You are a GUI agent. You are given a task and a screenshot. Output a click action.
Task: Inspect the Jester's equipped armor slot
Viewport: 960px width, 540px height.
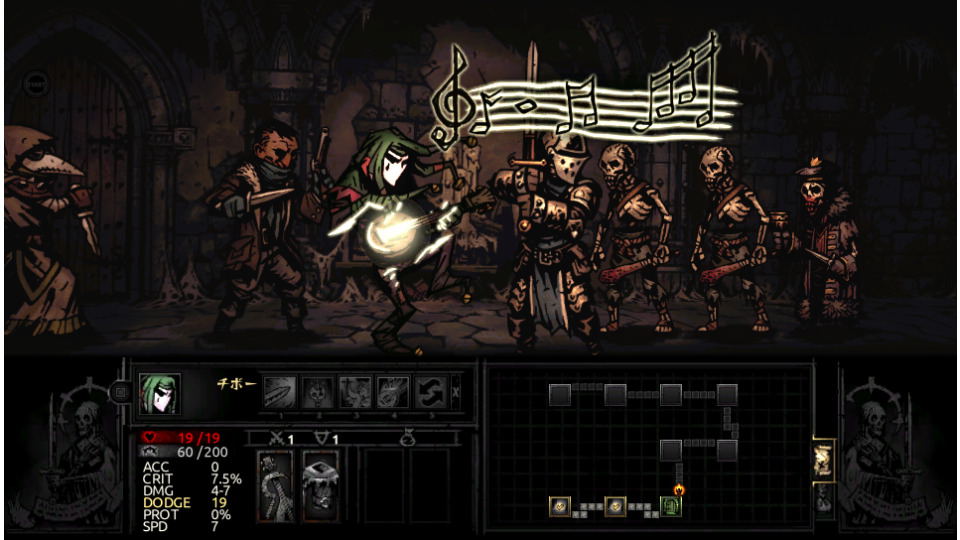click(320, 485)
